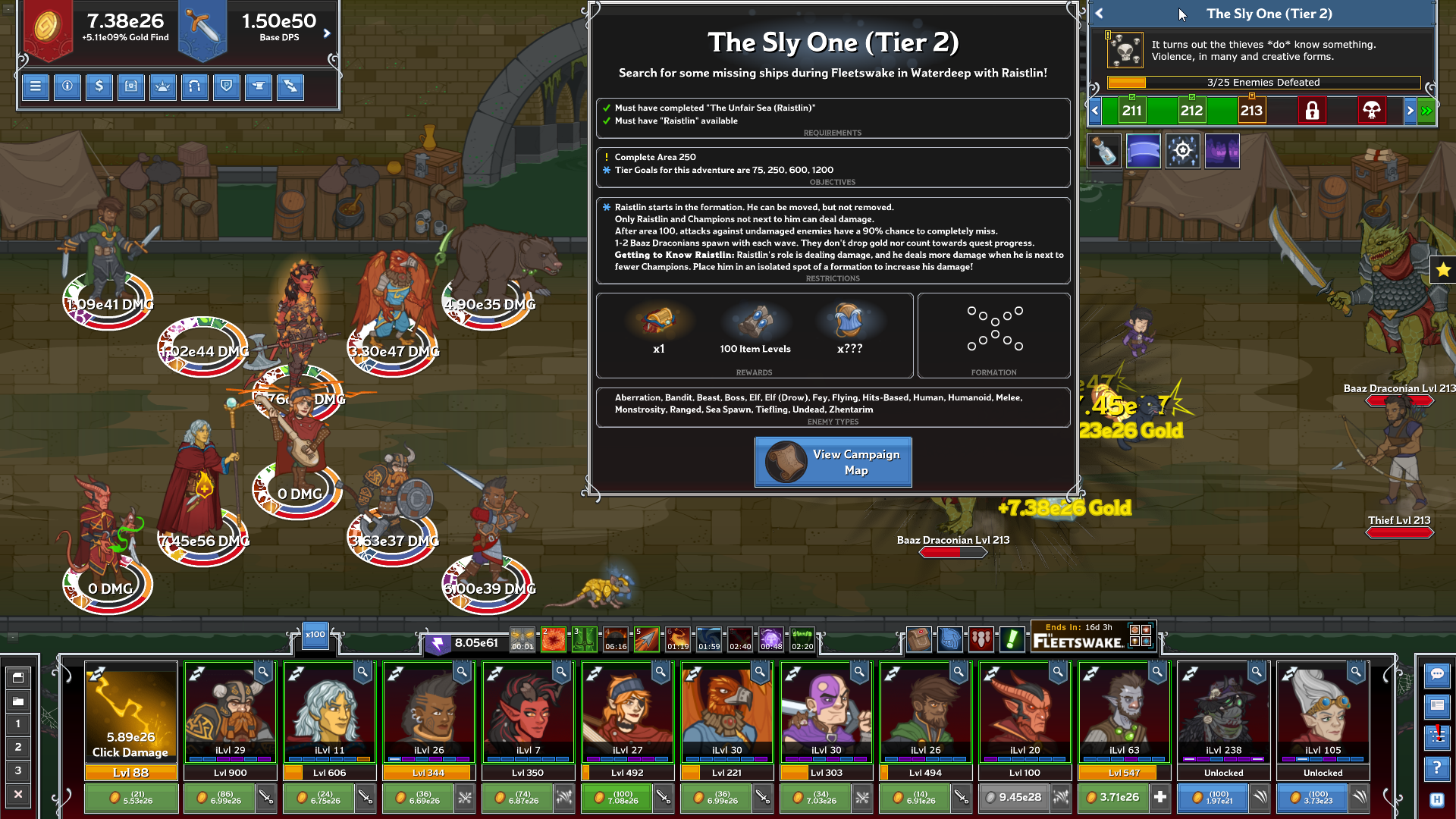Buy the 3.71e26 gold champion upgrade

tap(1113, 798)
